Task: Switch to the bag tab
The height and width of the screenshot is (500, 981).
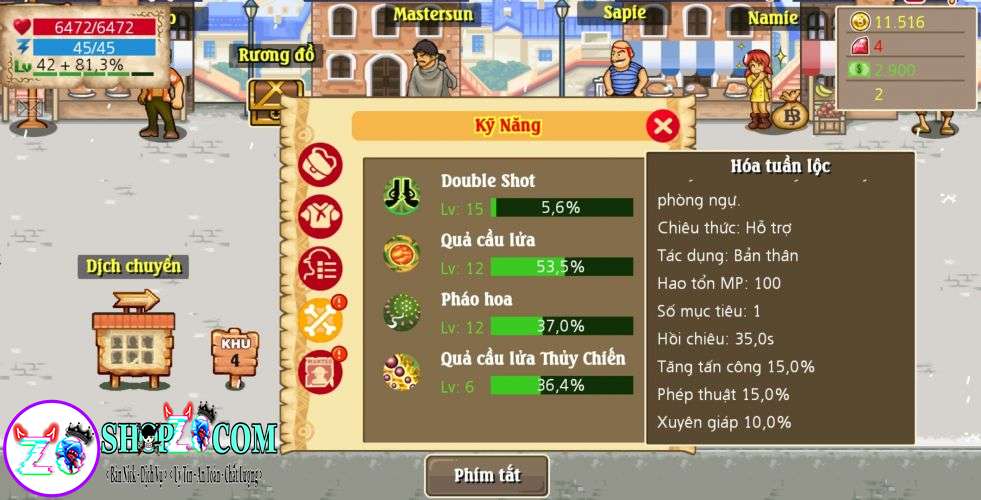Action: pyautogui.click(x=320, y=165)
